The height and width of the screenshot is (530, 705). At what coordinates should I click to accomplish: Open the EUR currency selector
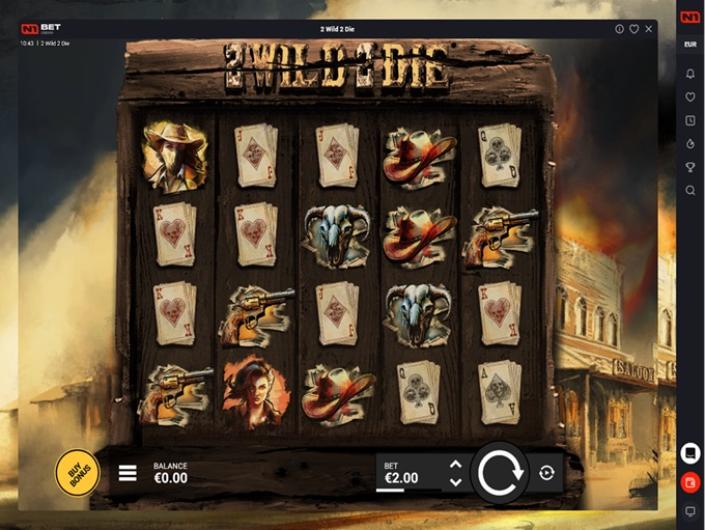(690, 45)
